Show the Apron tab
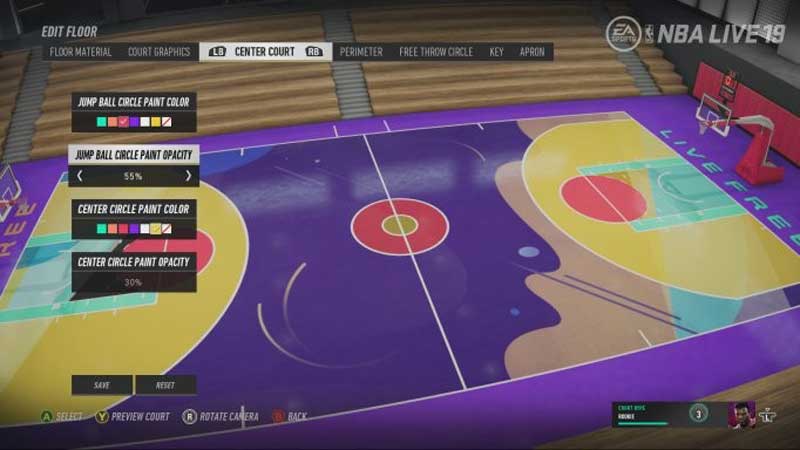Image resolution: width=800 pixels, height=450 pixels. point(531,51)
